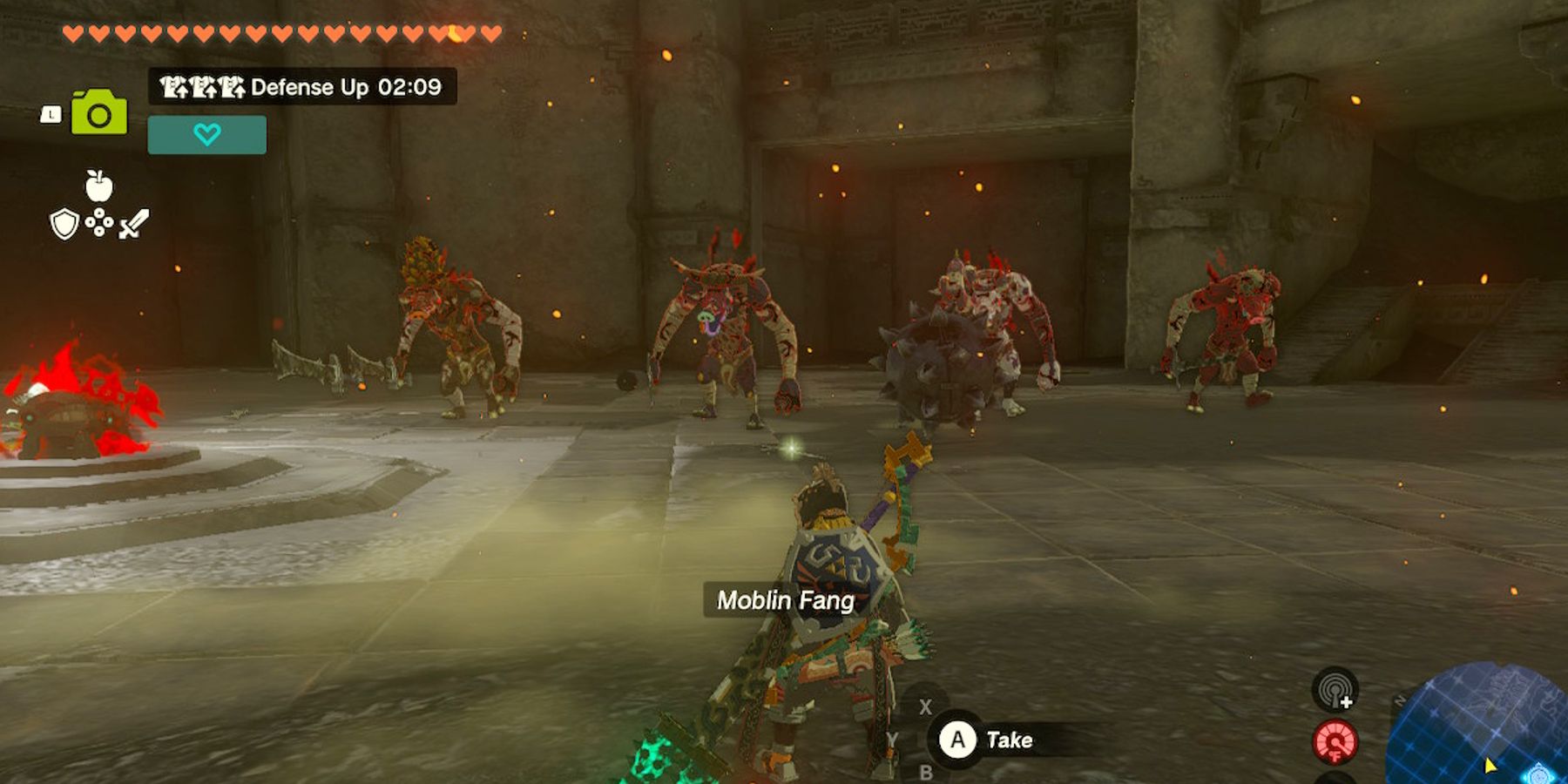
Task: Select the sword icon on the left HUD
Action: click(x=134, y=222)
